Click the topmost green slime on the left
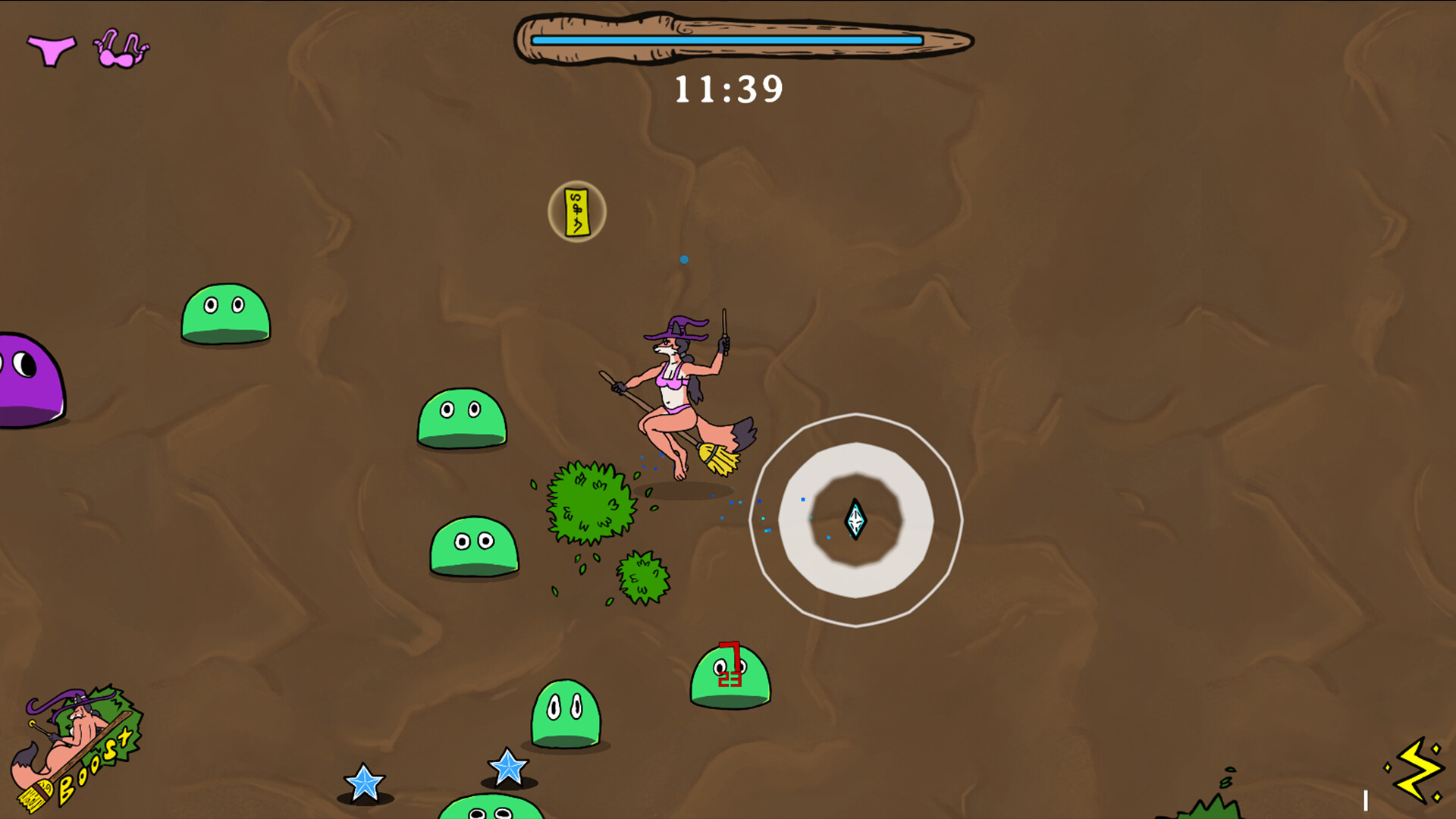This screenshot has height=819, width=1456. 225,315
